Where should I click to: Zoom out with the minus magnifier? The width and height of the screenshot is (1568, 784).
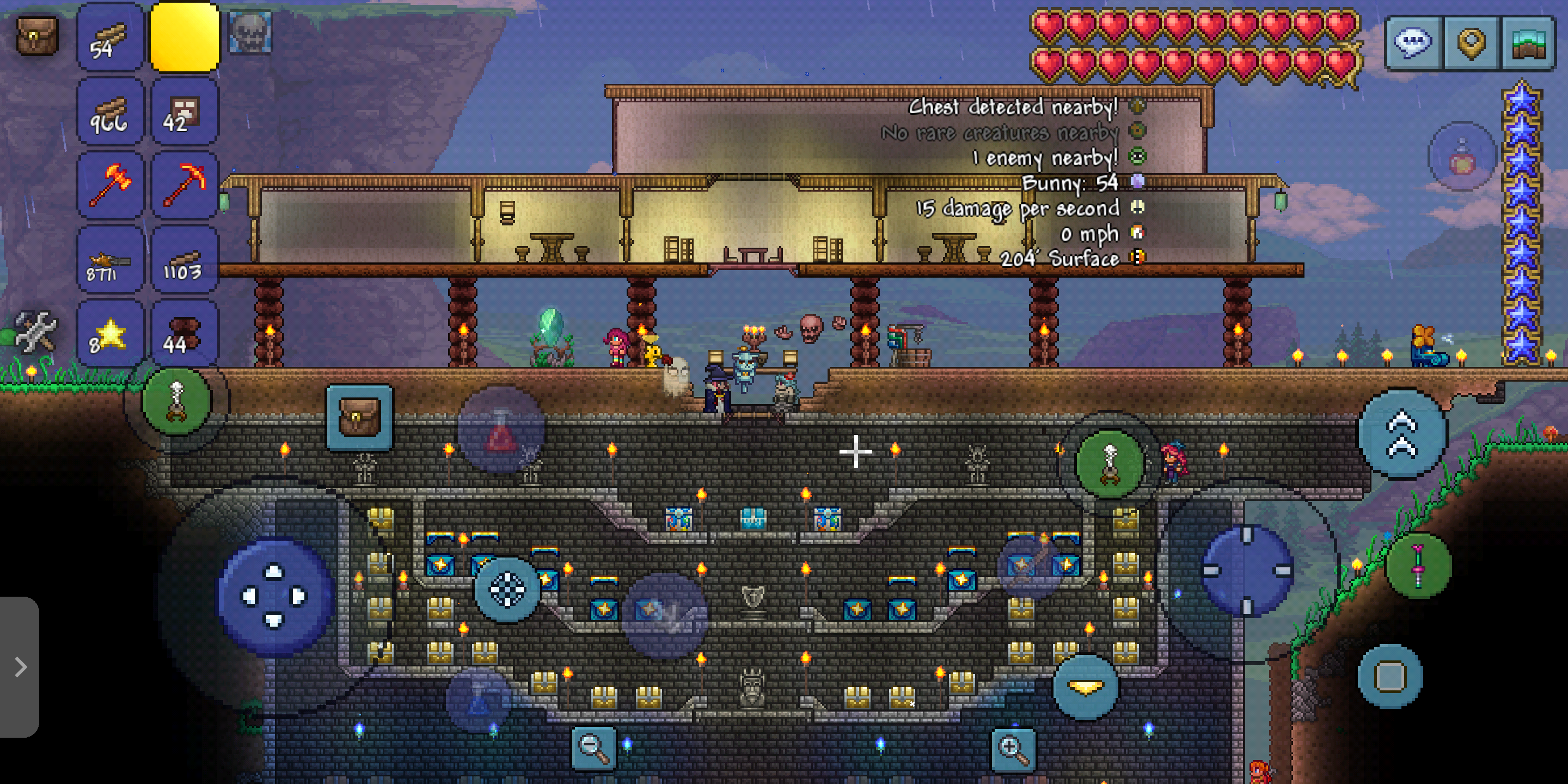(593, 748)
